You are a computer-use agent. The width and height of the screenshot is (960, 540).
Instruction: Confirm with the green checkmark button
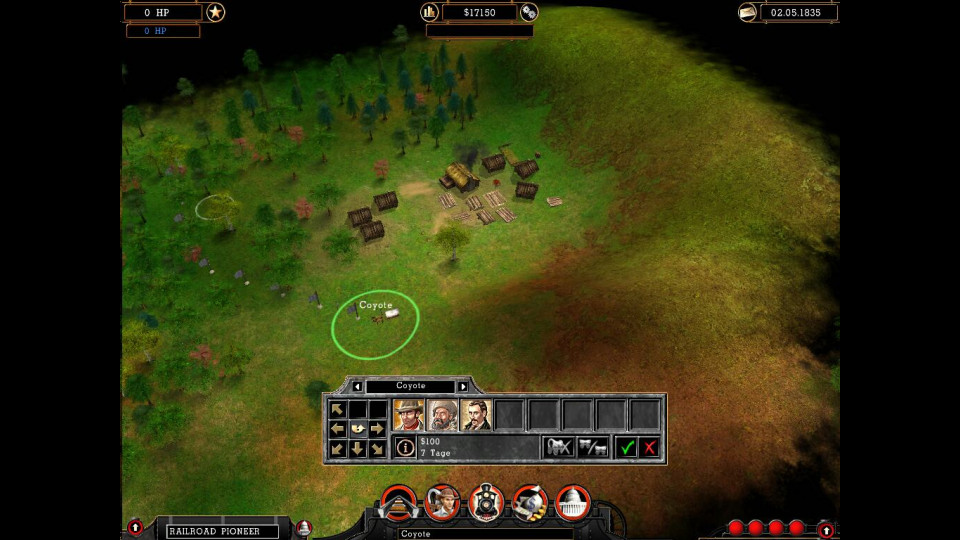point(627,447)
